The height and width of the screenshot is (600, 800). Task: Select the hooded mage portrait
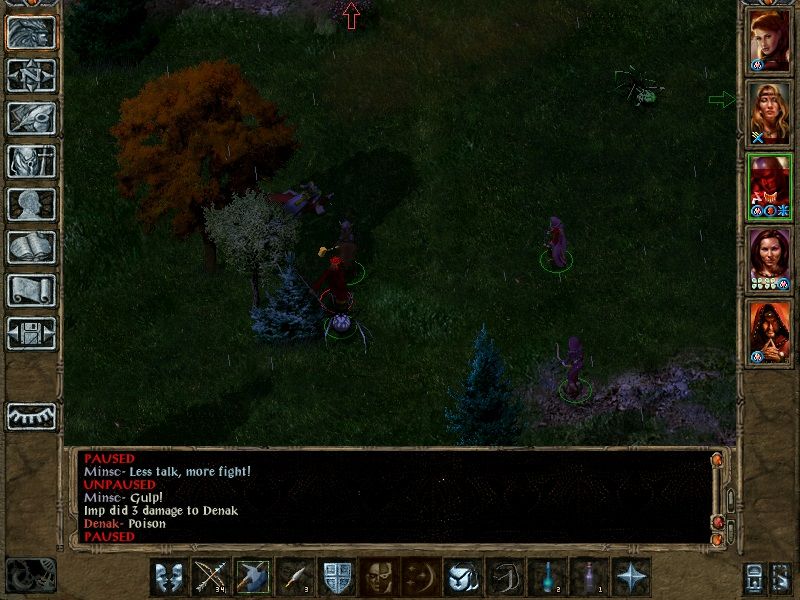[x=769, y=332]
